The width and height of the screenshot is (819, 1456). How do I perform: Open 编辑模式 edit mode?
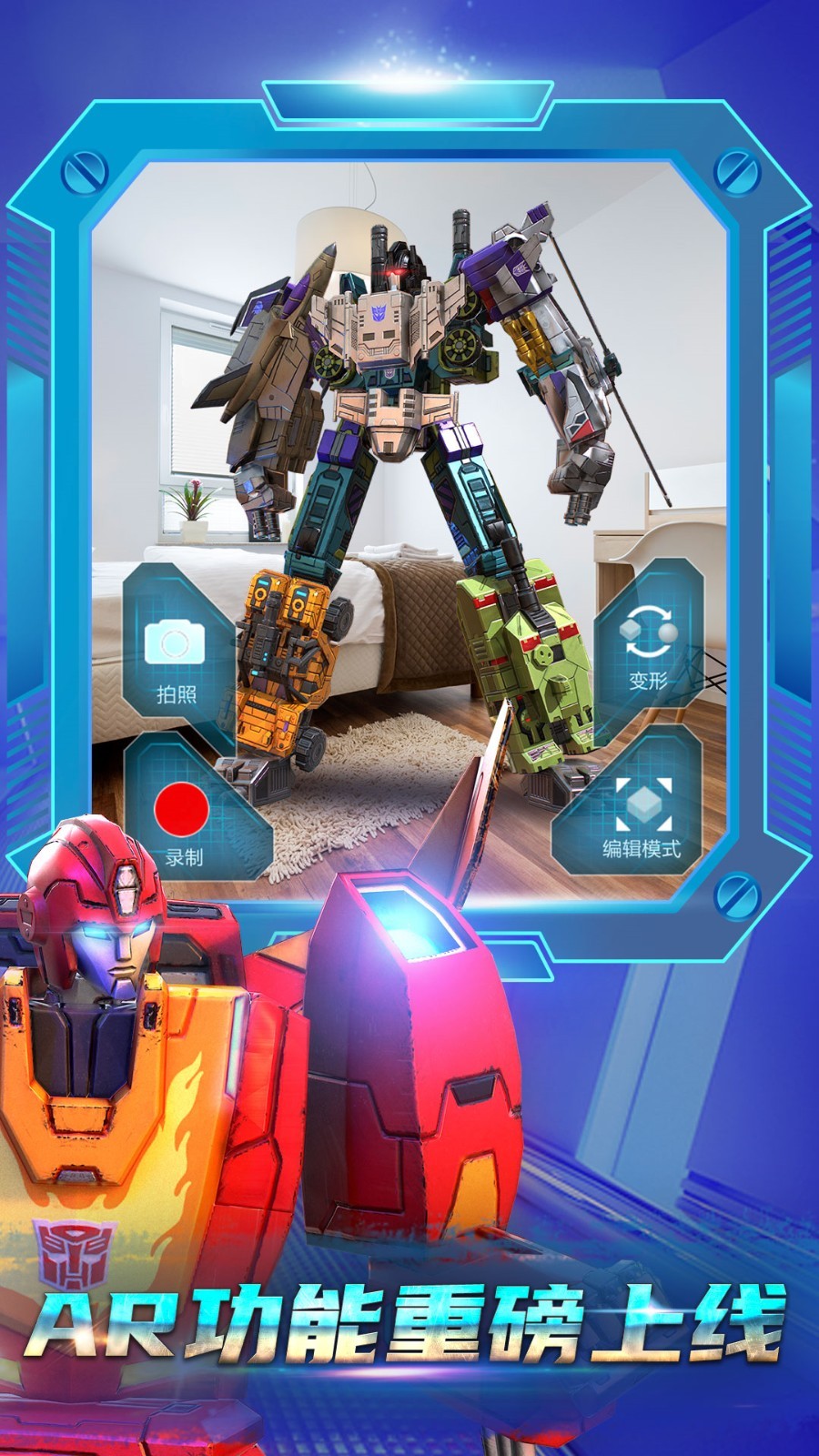click(642, 813)
